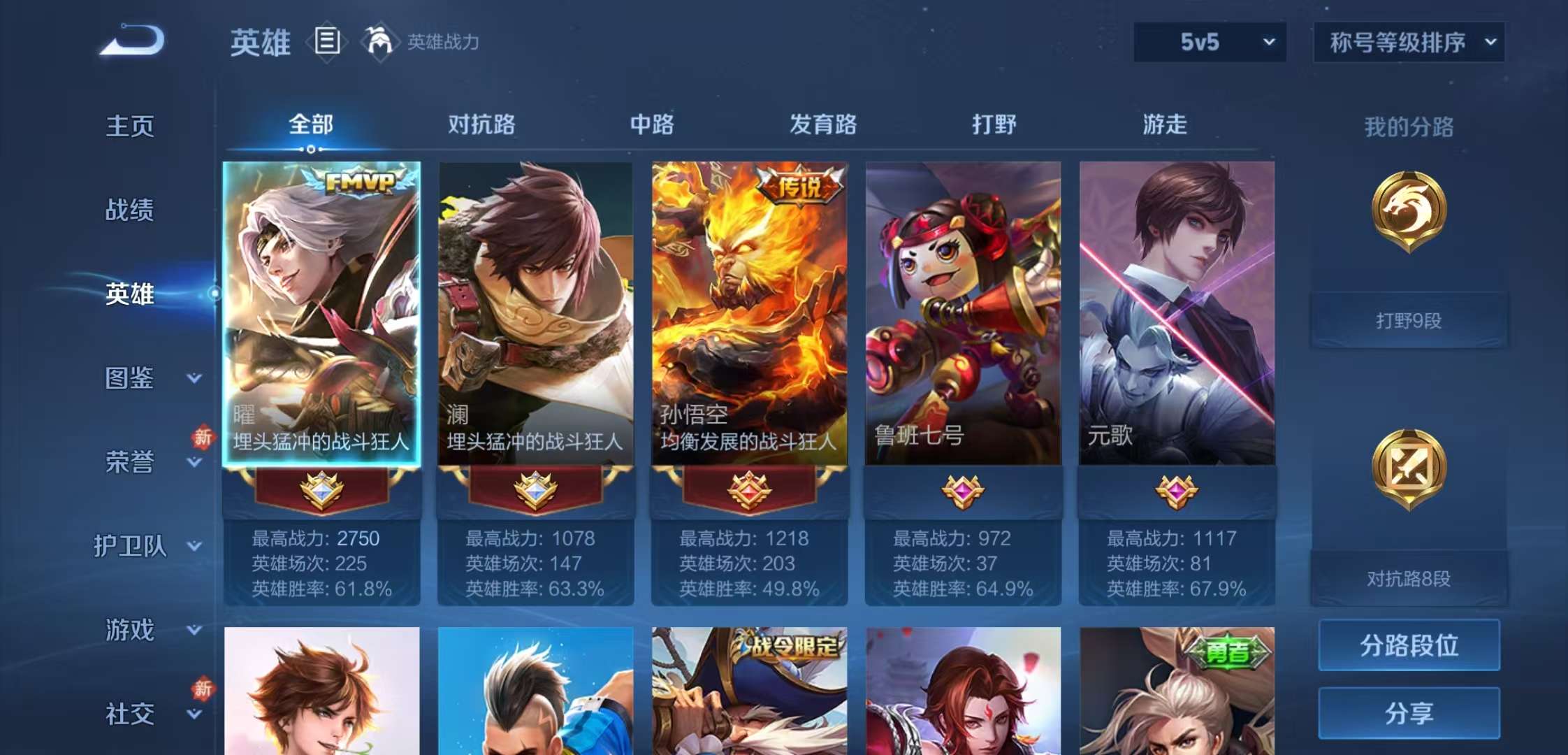The width and height of the screenshot is (1568, 755).
Task: Click the rank medal under 曜's card
Action: point(321,489)
